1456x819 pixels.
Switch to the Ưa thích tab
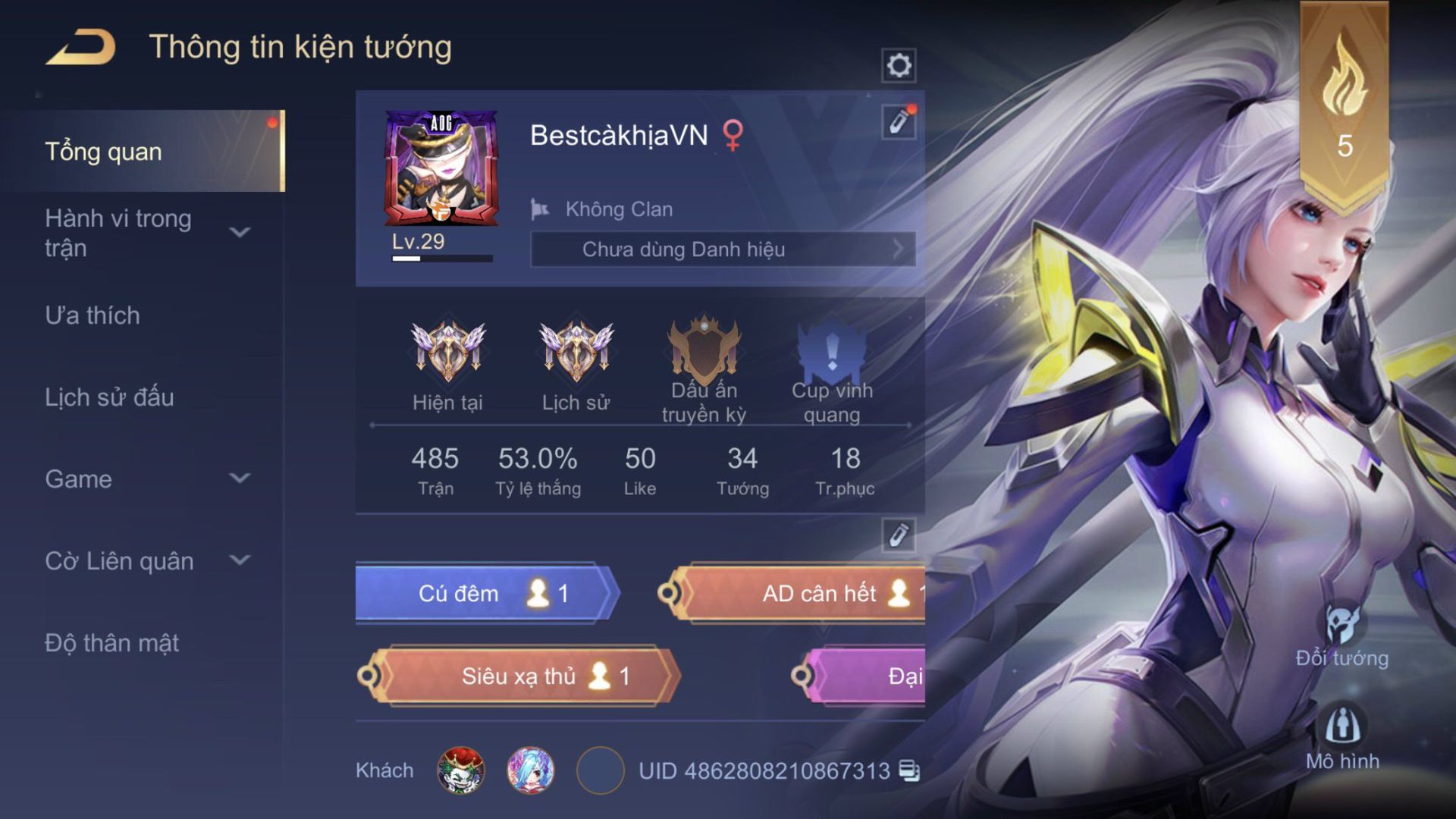coord(93,315)
